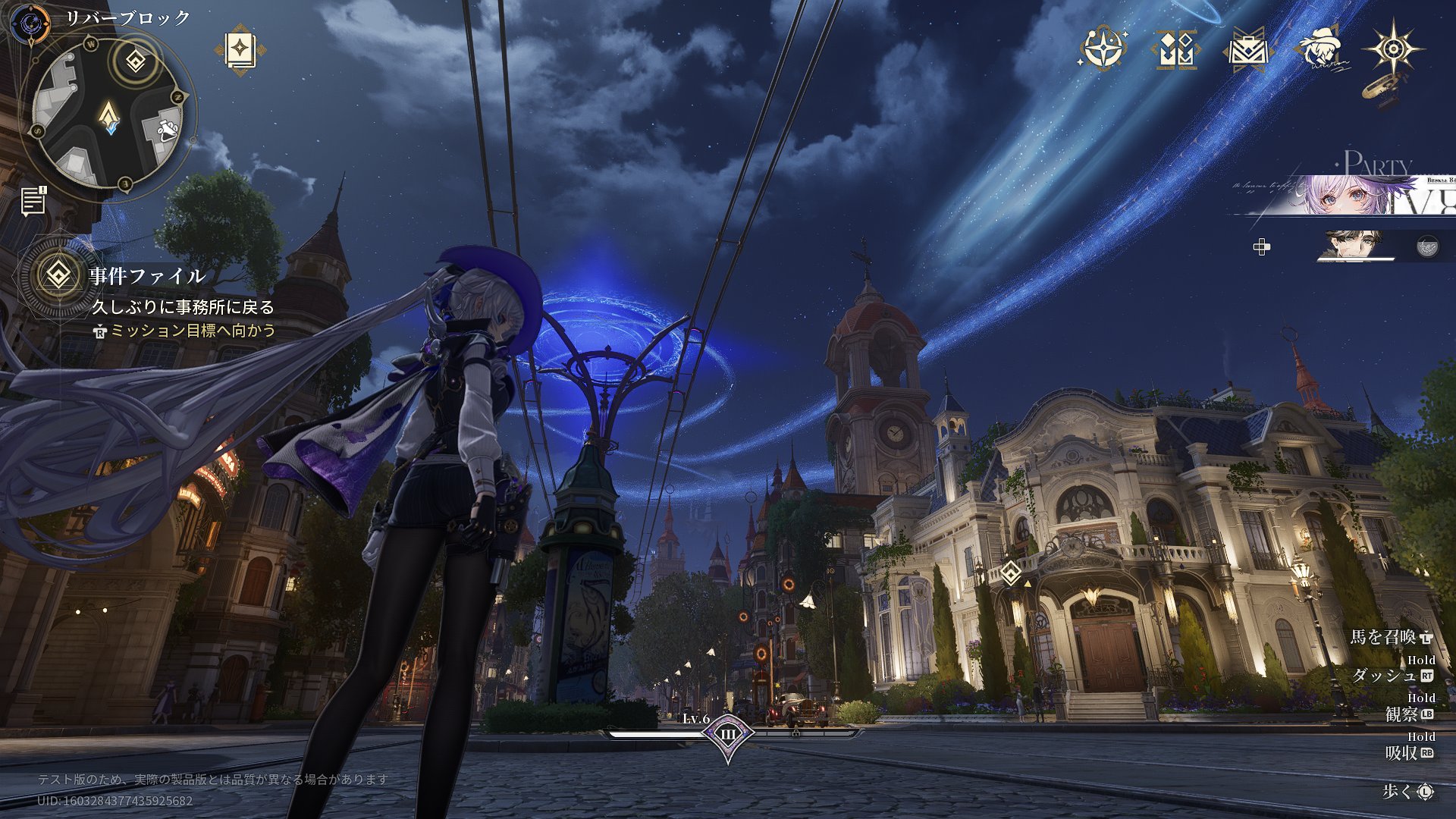Open the twin banner arrows icon

pos(1174,50)
